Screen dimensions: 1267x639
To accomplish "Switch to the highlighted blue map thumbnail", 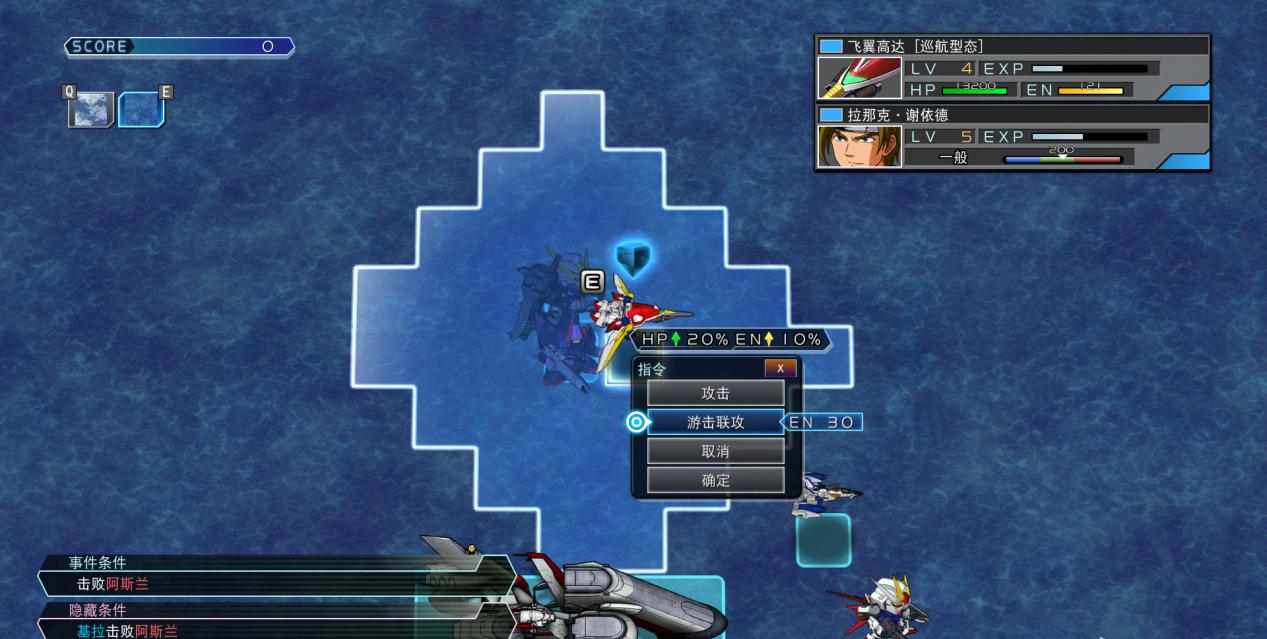I will point(141,109).
